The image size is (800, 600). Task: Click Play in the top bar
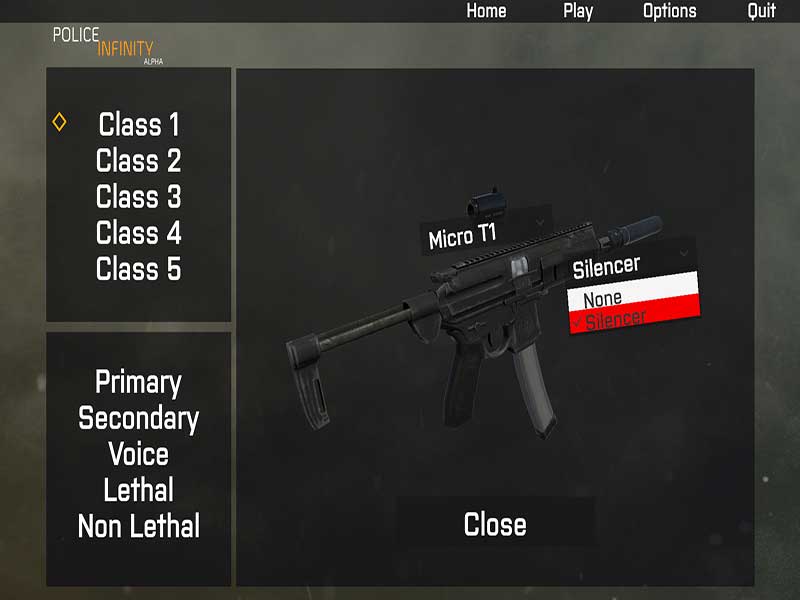coord(578,11)
